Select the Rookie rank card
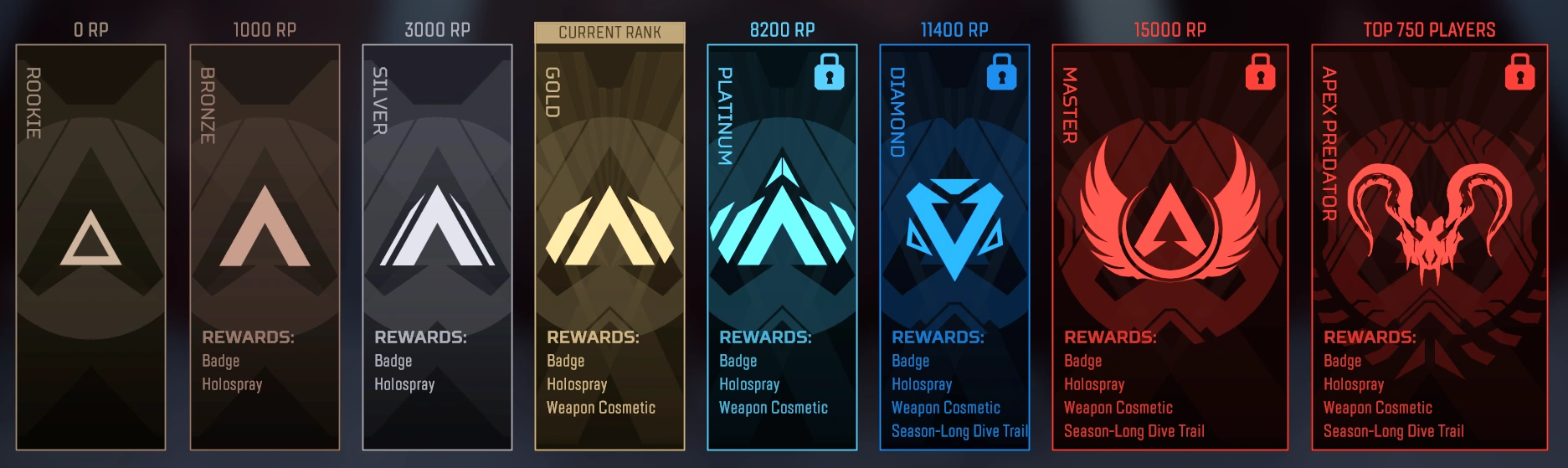1568x468 pixels. pos(90,247)
